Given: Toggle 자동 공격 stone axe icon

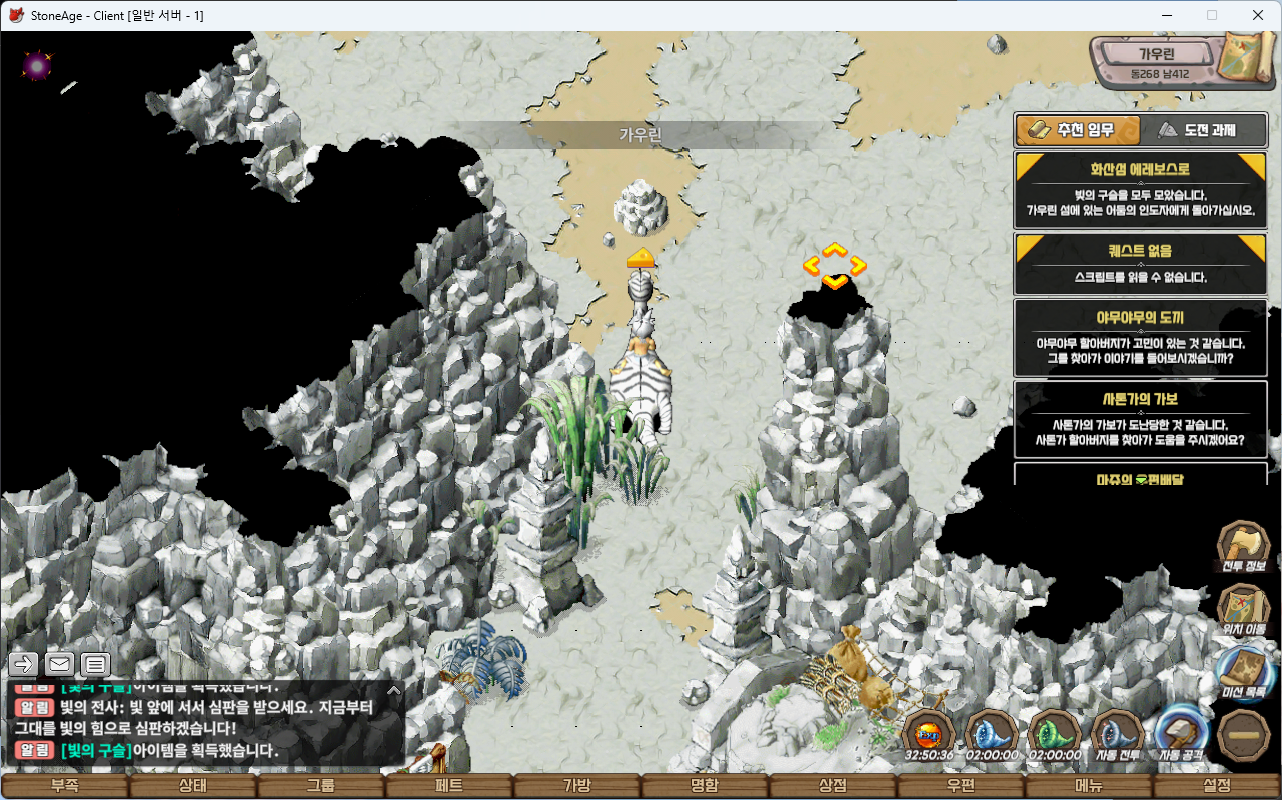Looking at the screenshot, I should click(1181, 734).
